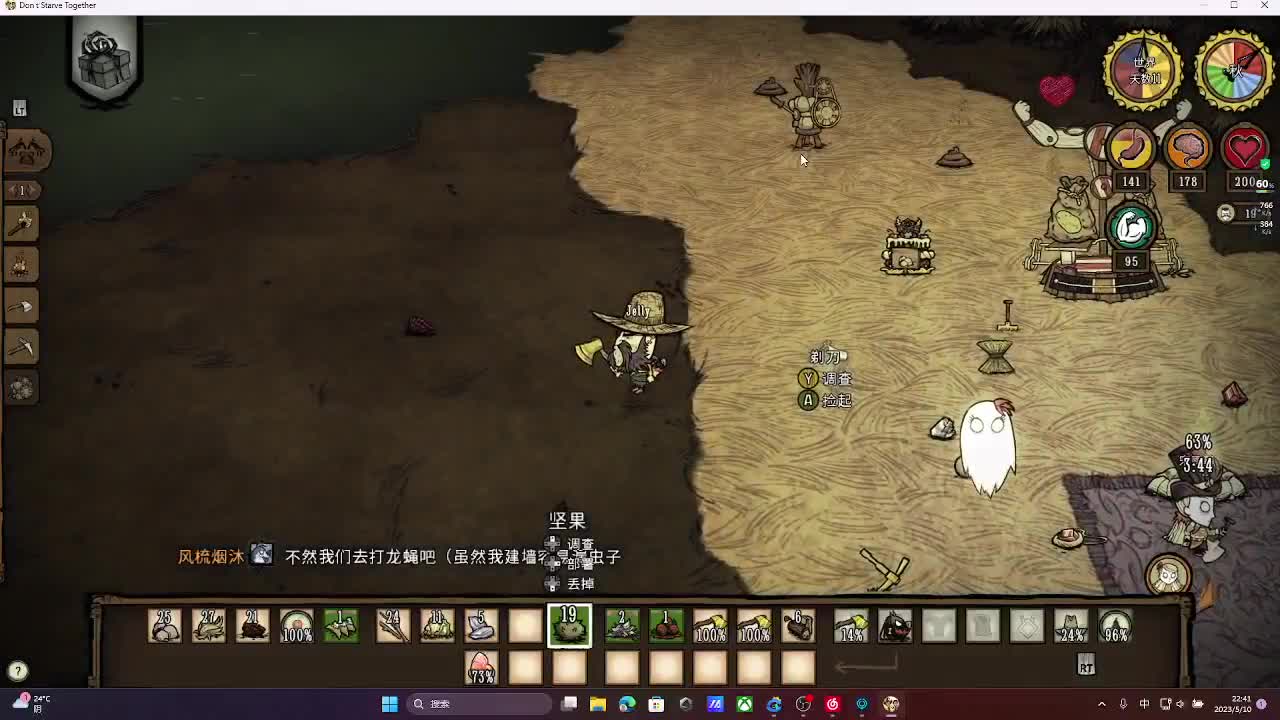
Task: Select the shovel recipe icon
Action: [22, 306]
